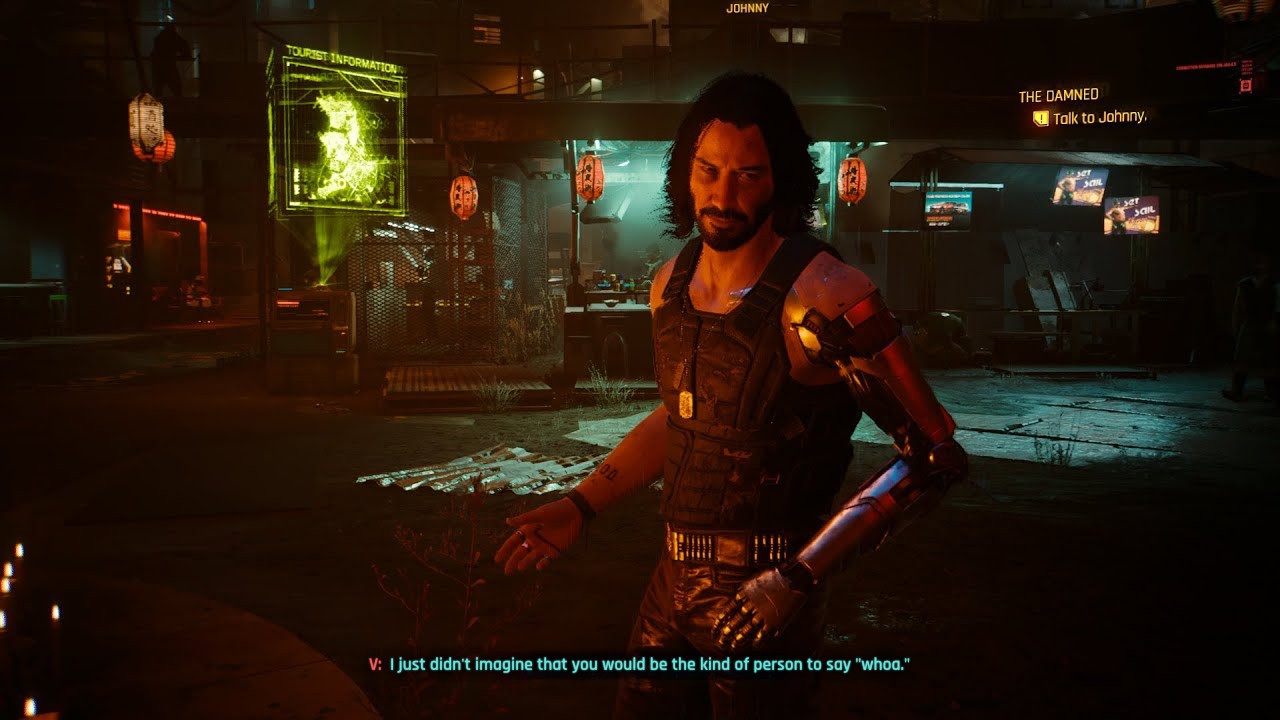Click the yellow exclamation objective marker icon

1040,118
